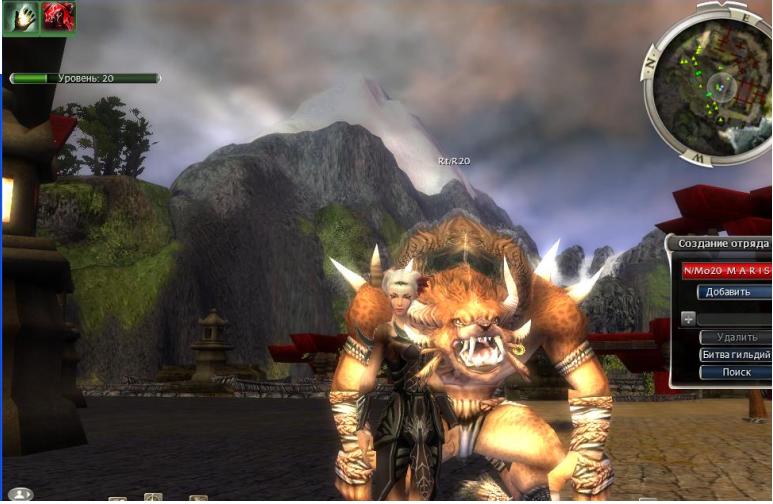Click the Поиск button

point(734,372)
